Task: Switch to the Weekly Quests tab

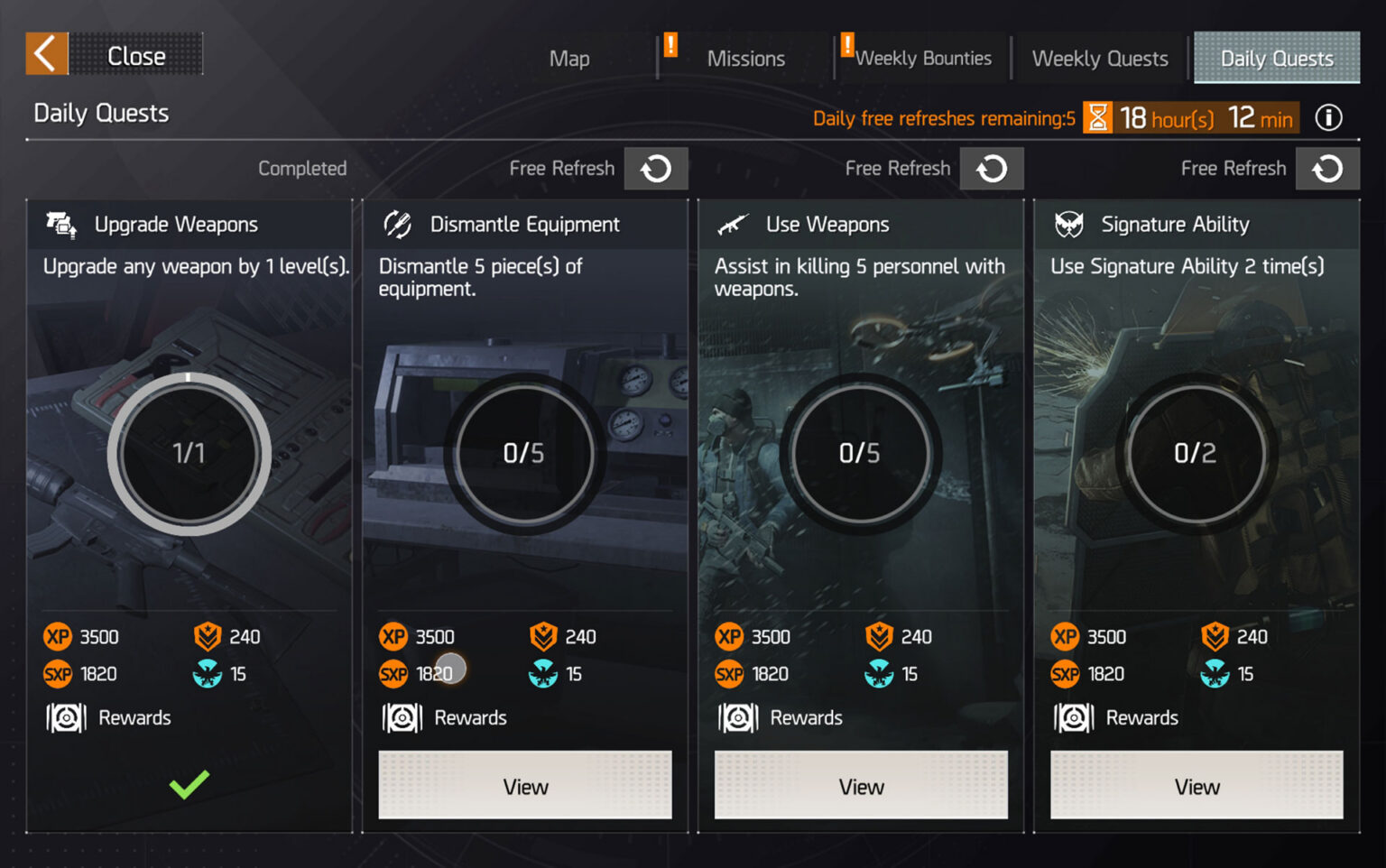Action: 1099,58
